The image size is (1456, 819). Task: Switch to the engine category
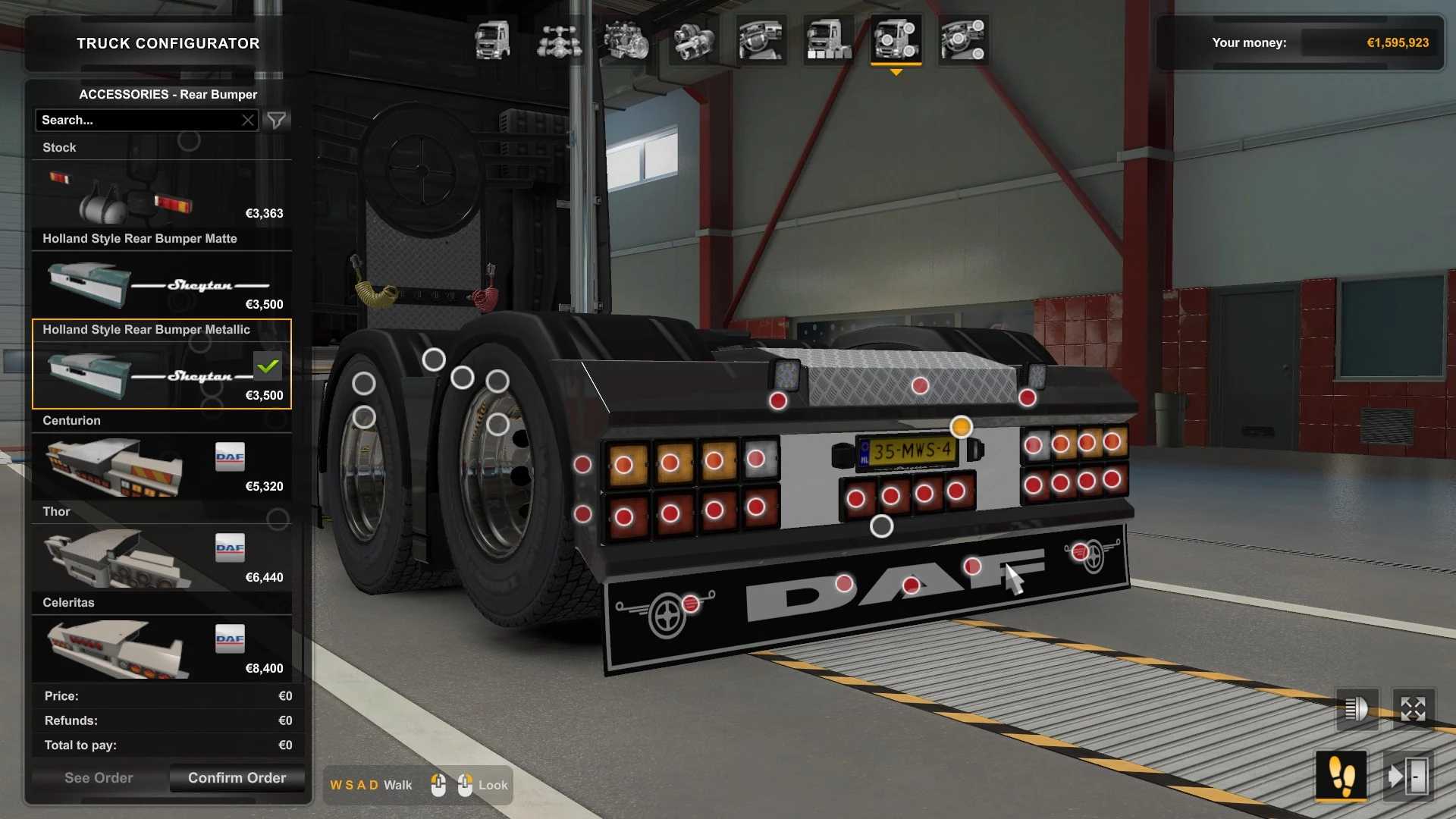pos(626,40)
